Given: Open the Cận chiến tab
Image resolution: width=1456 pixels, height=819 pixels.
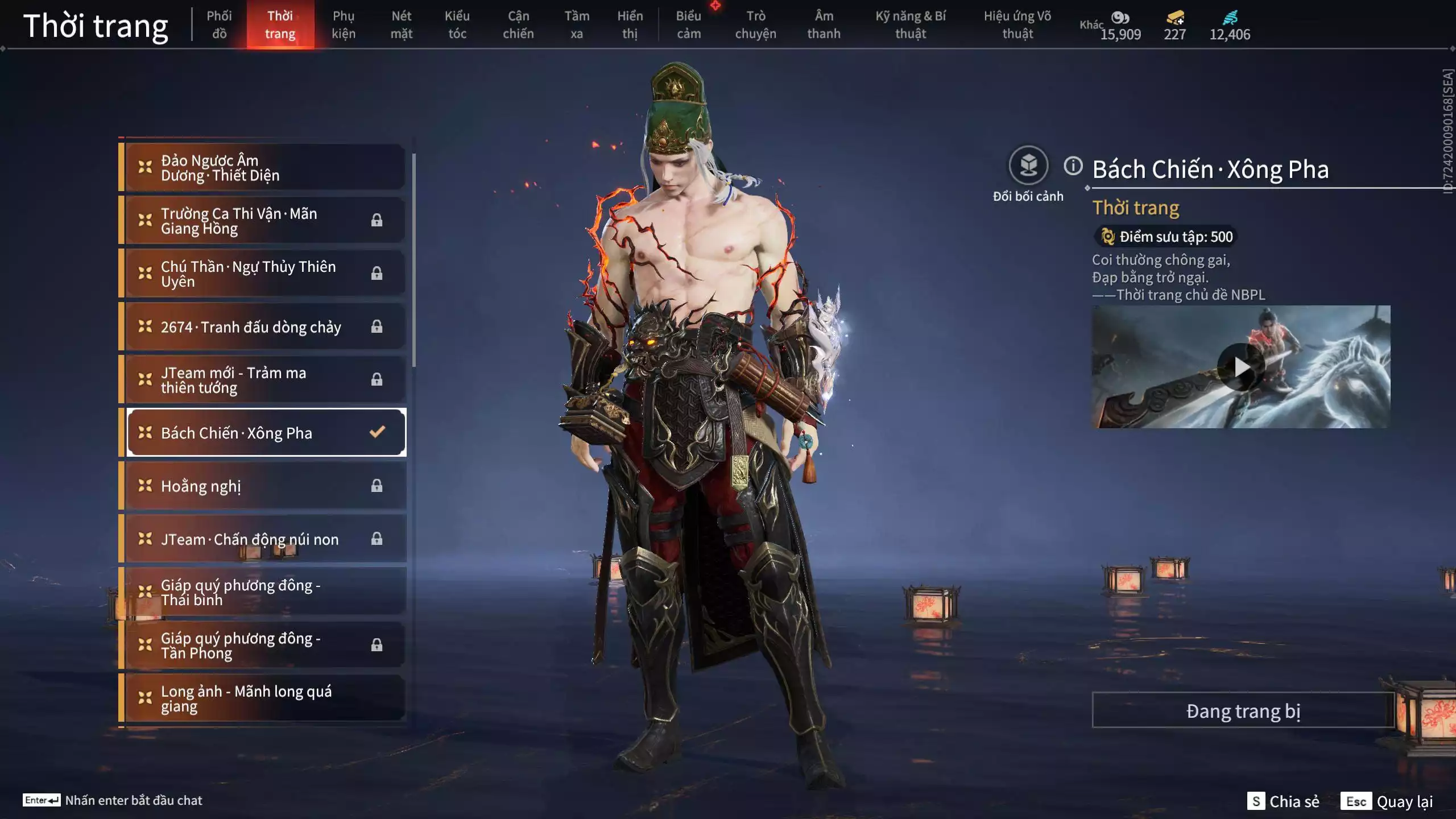Looking at the screenshot, I should point(518,25).
